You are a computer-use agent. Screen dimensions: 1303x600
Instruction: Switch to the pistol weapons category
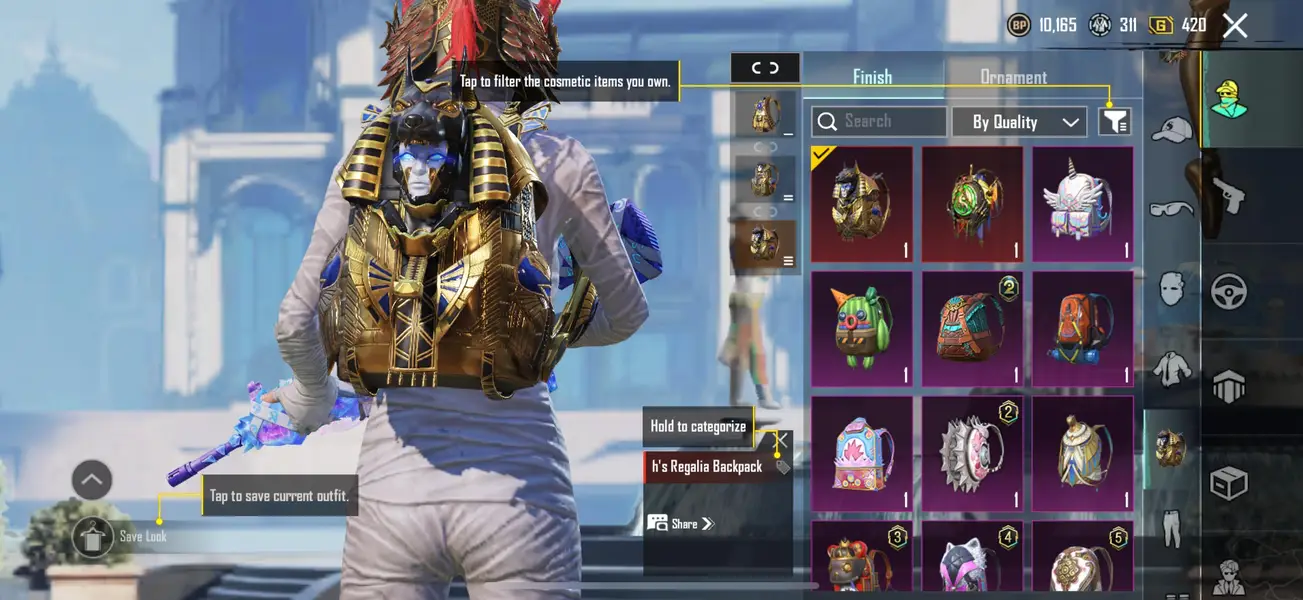(1228, 196)
